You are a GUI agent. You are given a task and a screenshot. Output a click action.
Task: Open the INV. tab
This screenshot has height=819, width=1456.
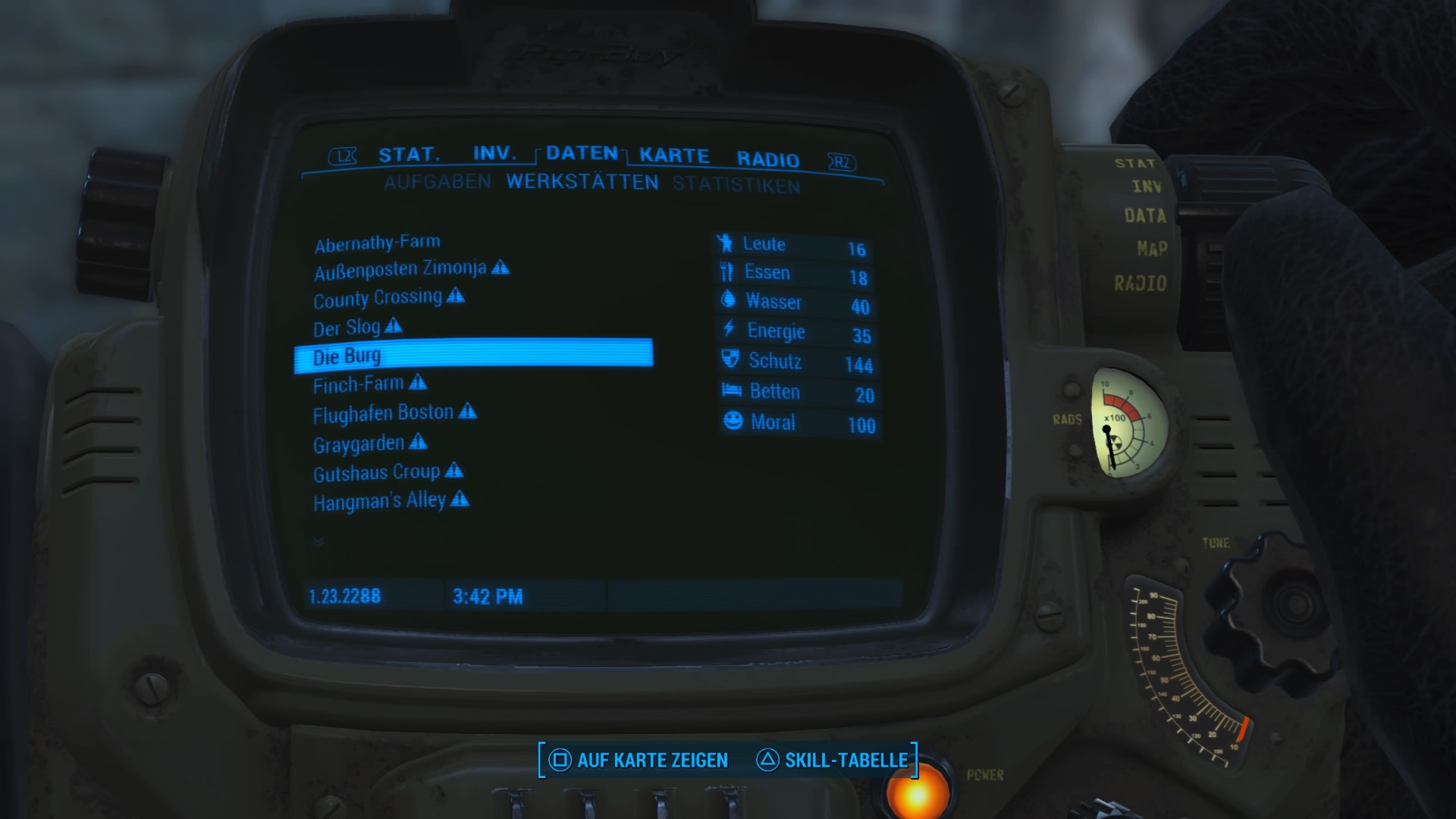click(x=494, y=153)
